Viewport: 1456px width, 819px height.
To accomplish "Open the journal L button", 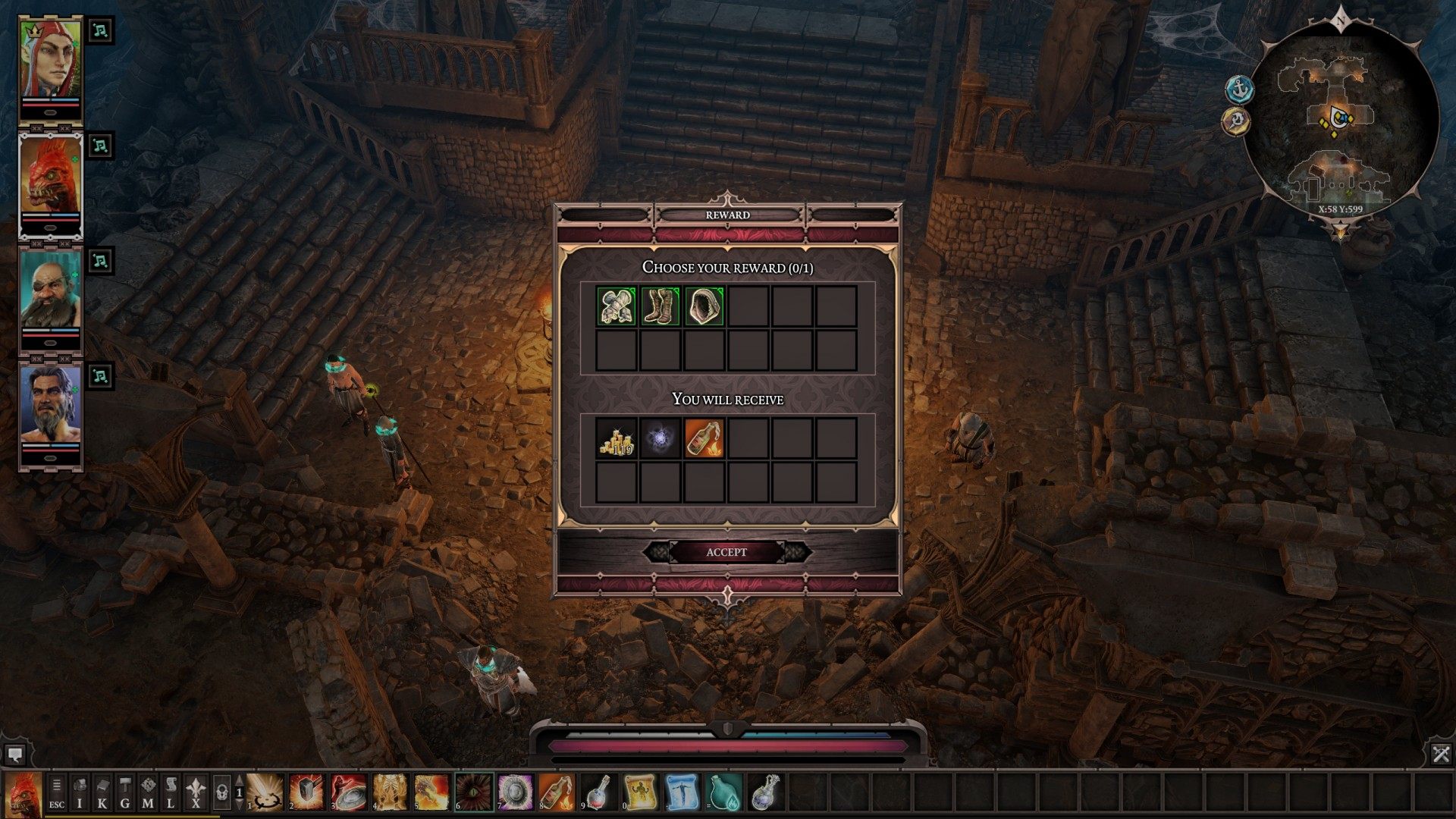I will (171, 794).
